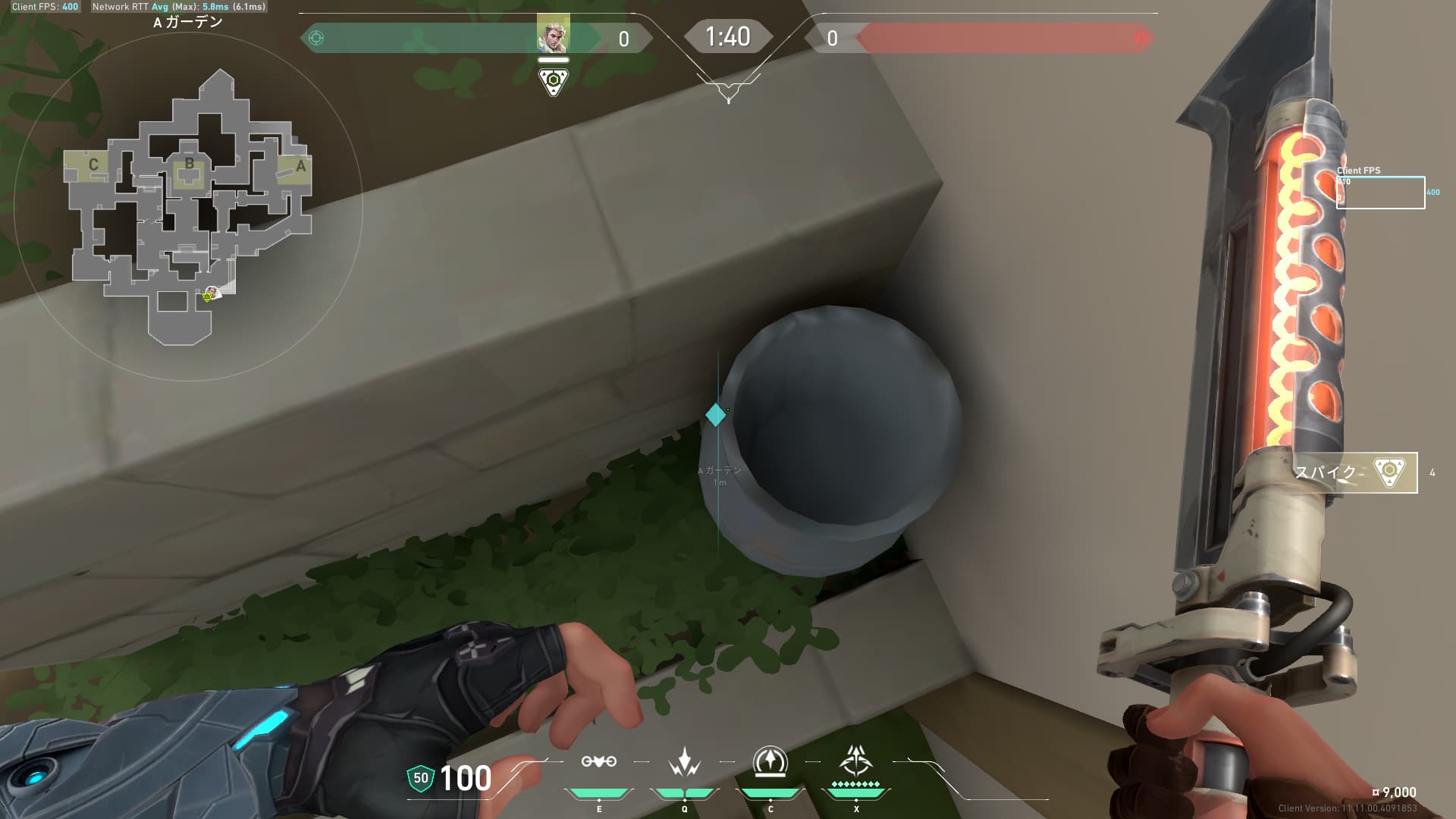Click the Client FPS graph overlay

point(1380,192)
